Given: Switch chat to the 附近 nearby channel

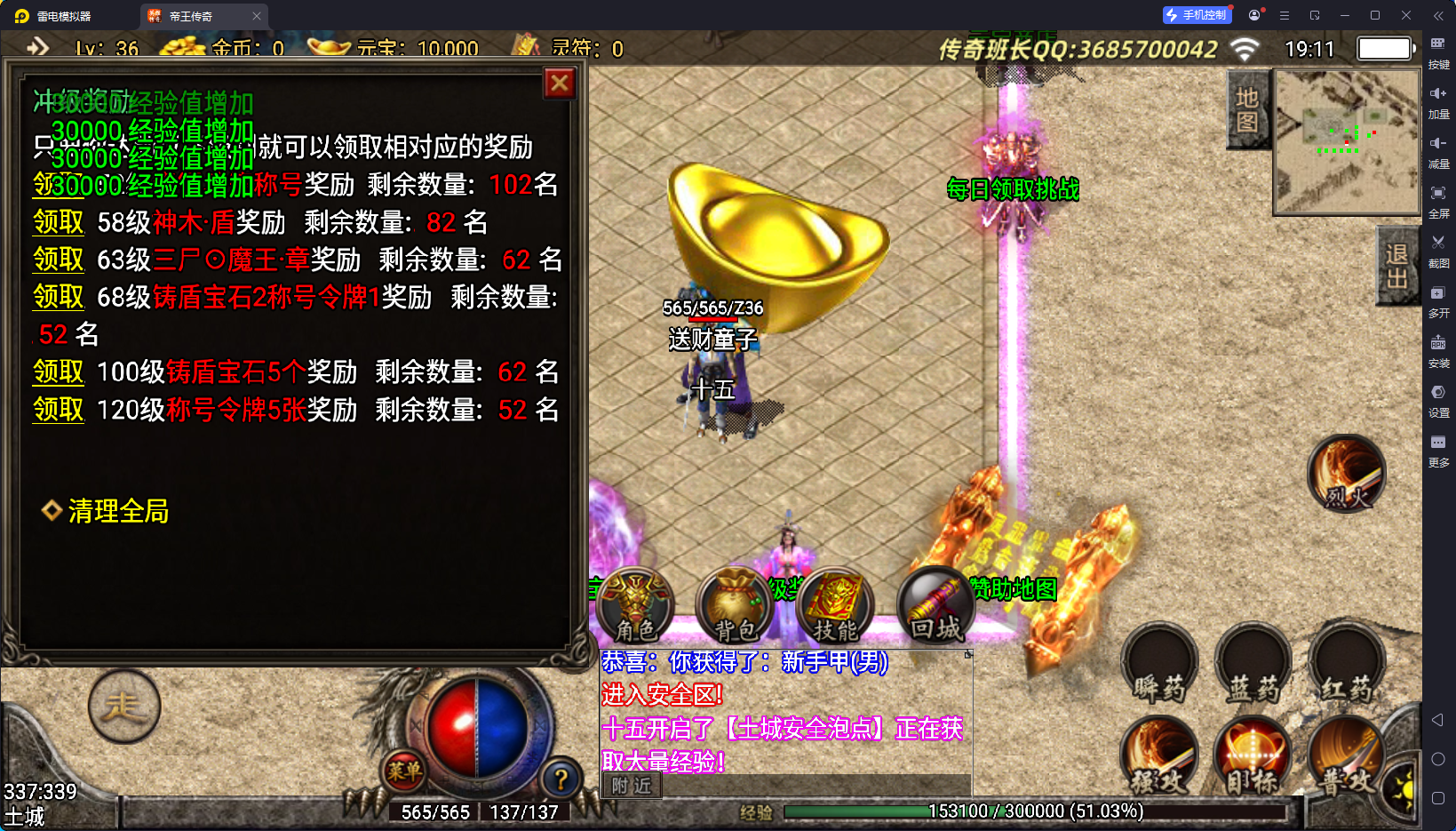Looking at the screenshot, I should (x=632, y=786).
